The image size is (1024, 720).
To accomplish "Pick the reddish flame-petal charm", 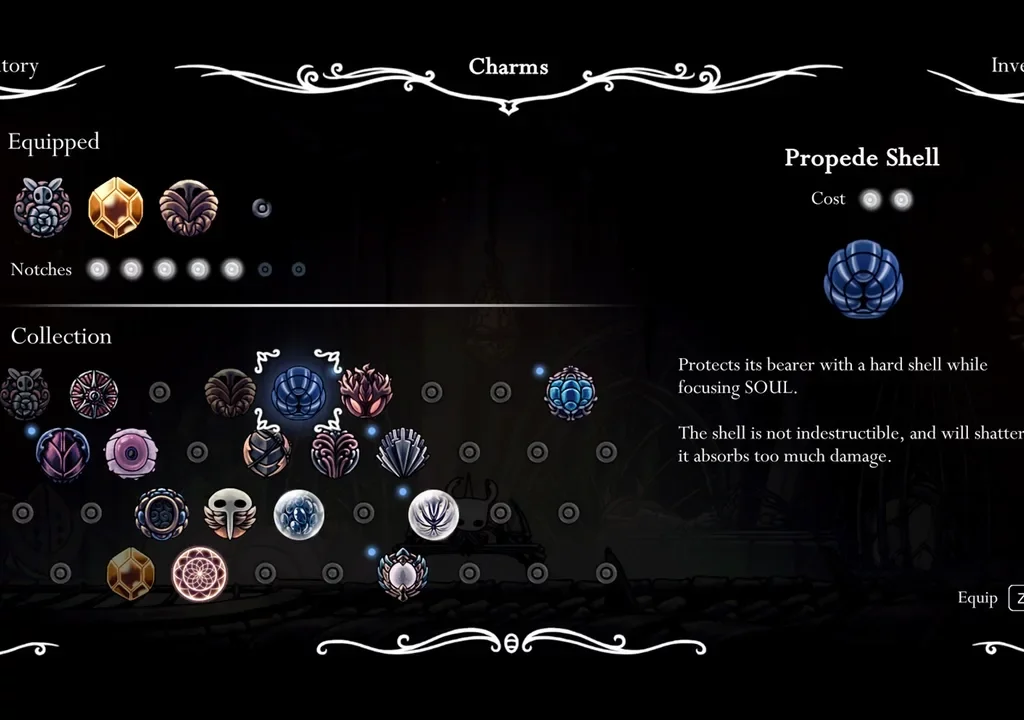I will click(365, 392).
